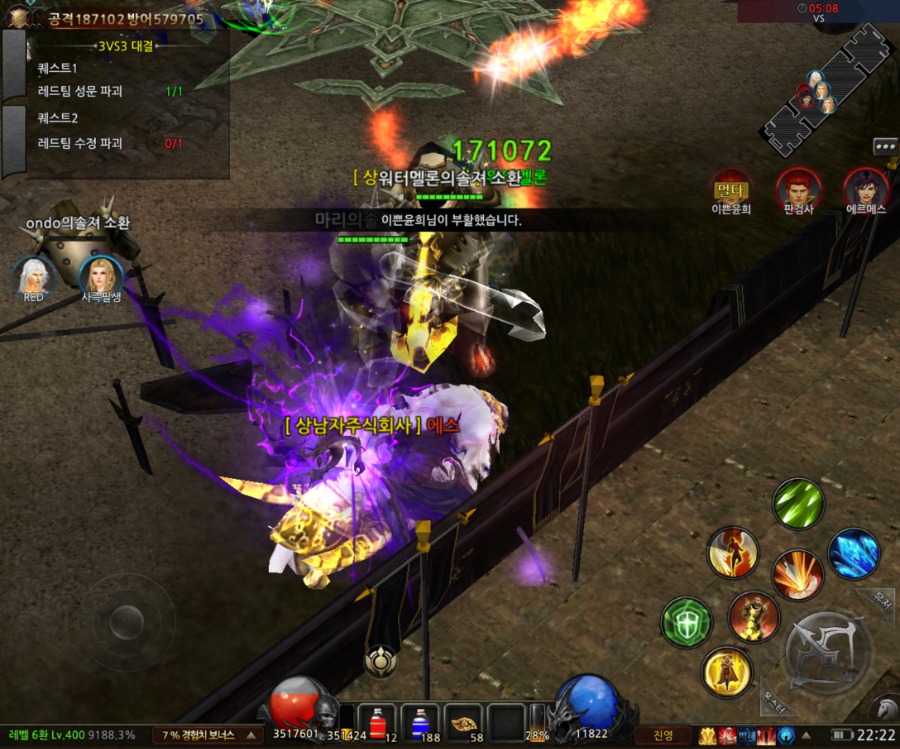Use the red health potion slot
Viewport: 900px width, 749px height.
pyautogui.click(x=376, y=721)
